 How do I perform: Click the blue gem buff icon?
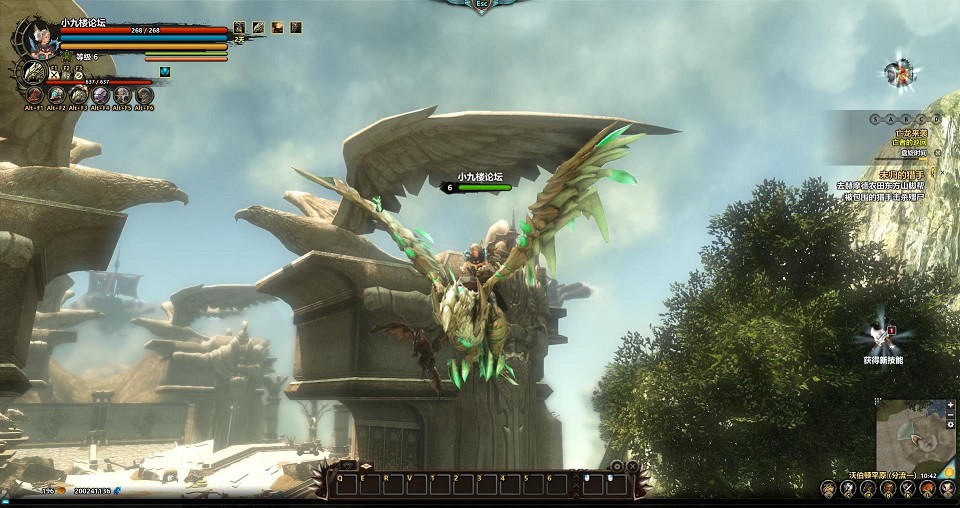pyautogui.click(x=165, y=72)
